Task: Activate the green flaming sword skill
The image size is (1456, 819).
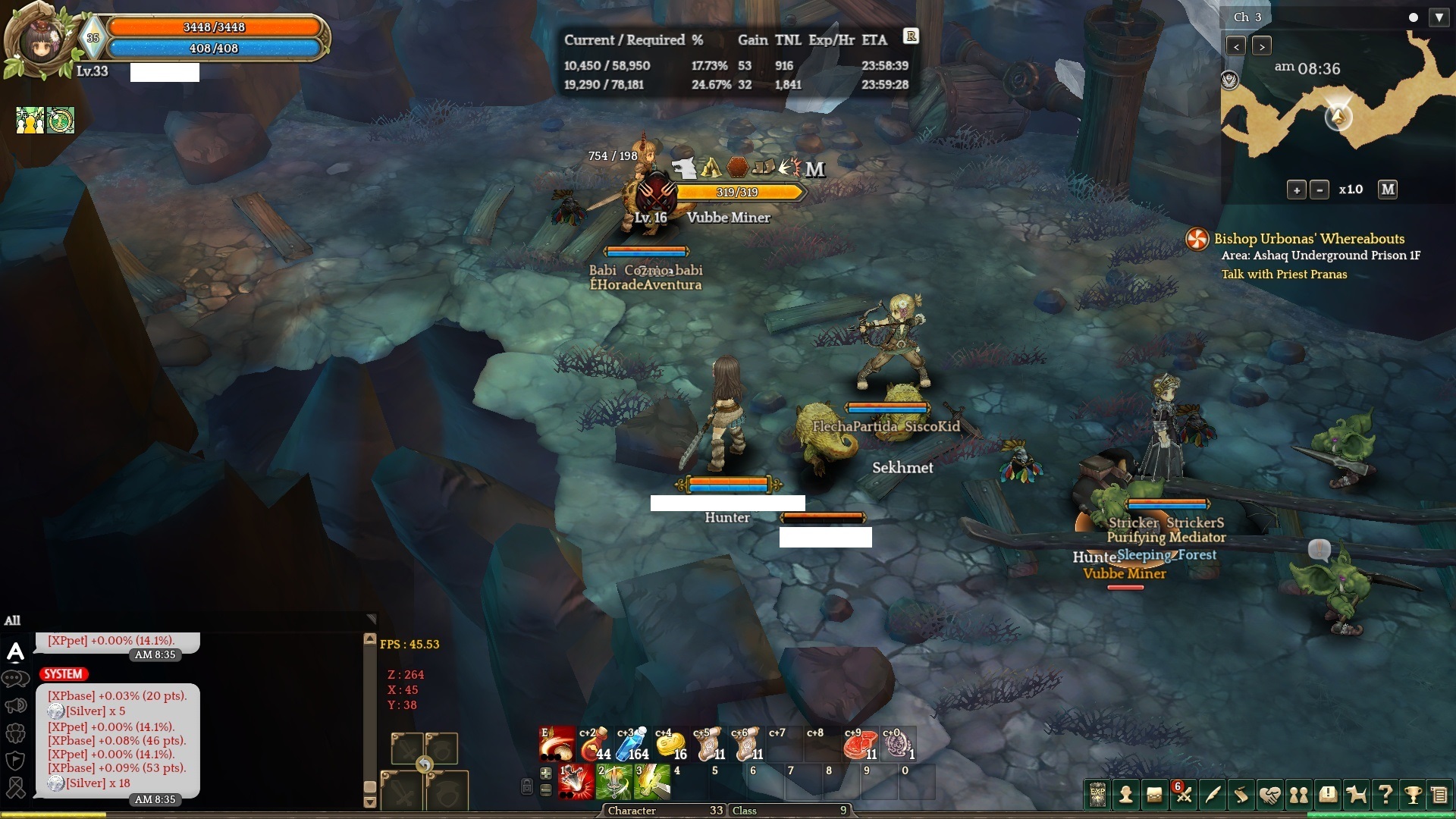Action: pos(613,783)
